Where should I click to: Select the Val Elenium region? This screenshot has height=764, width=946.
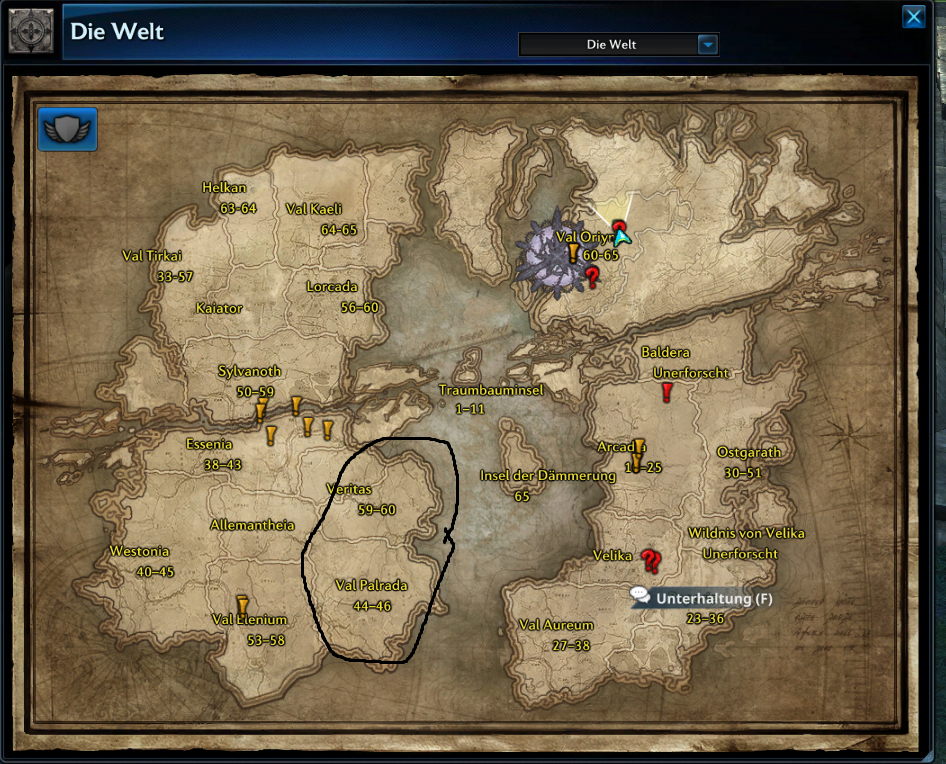(x=250, y=620)
